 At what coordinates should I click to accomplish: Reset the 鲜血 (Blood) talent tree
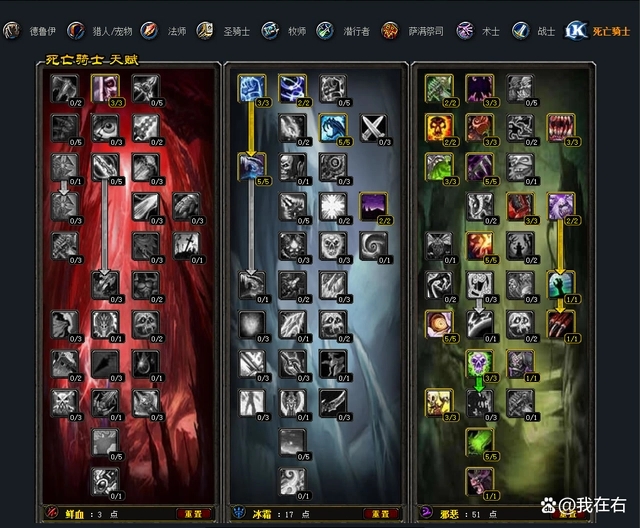tap(194, 514)
